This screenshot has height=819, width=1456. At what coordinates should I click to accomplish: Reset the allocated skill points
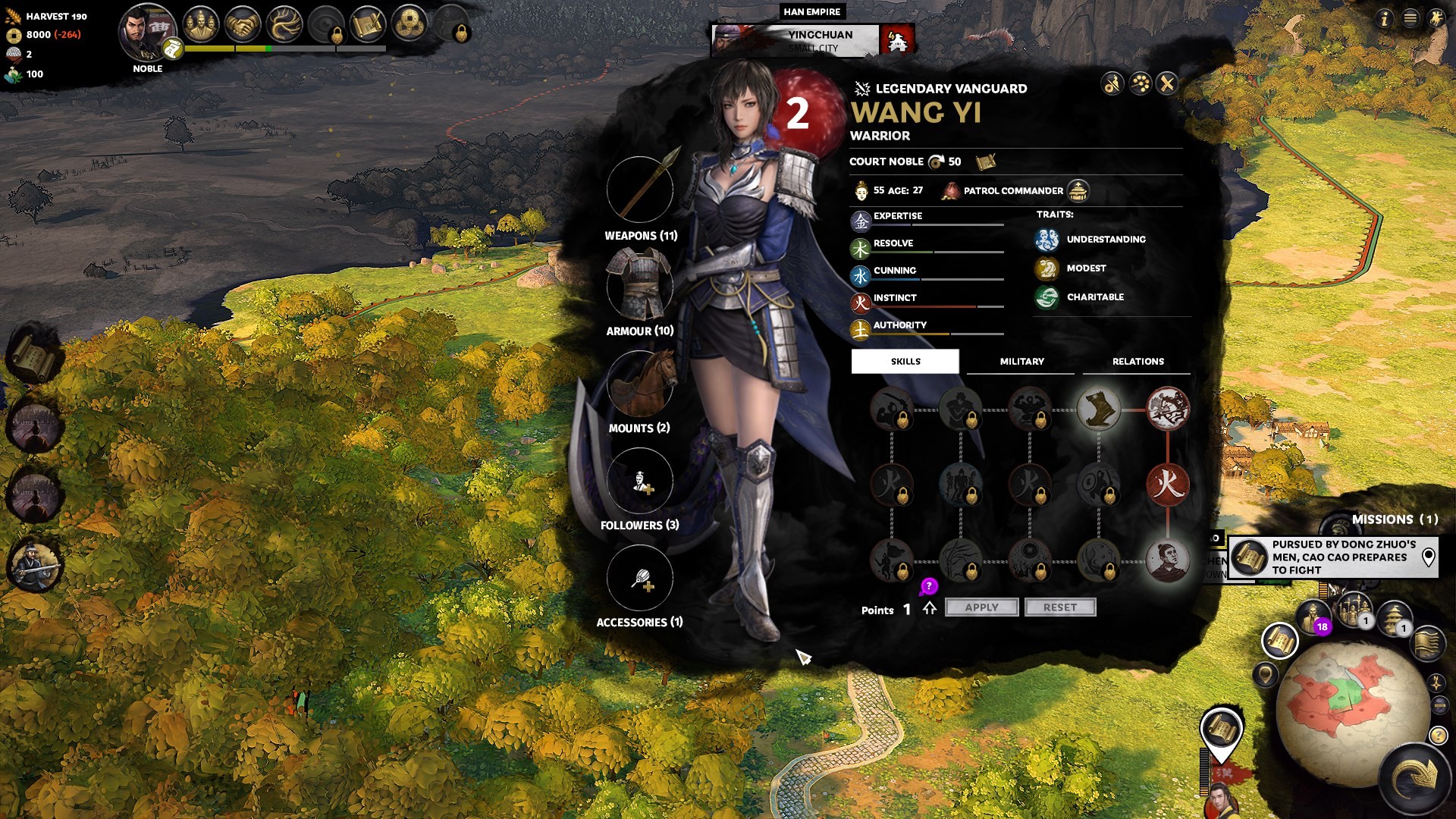coord(1059,607)
